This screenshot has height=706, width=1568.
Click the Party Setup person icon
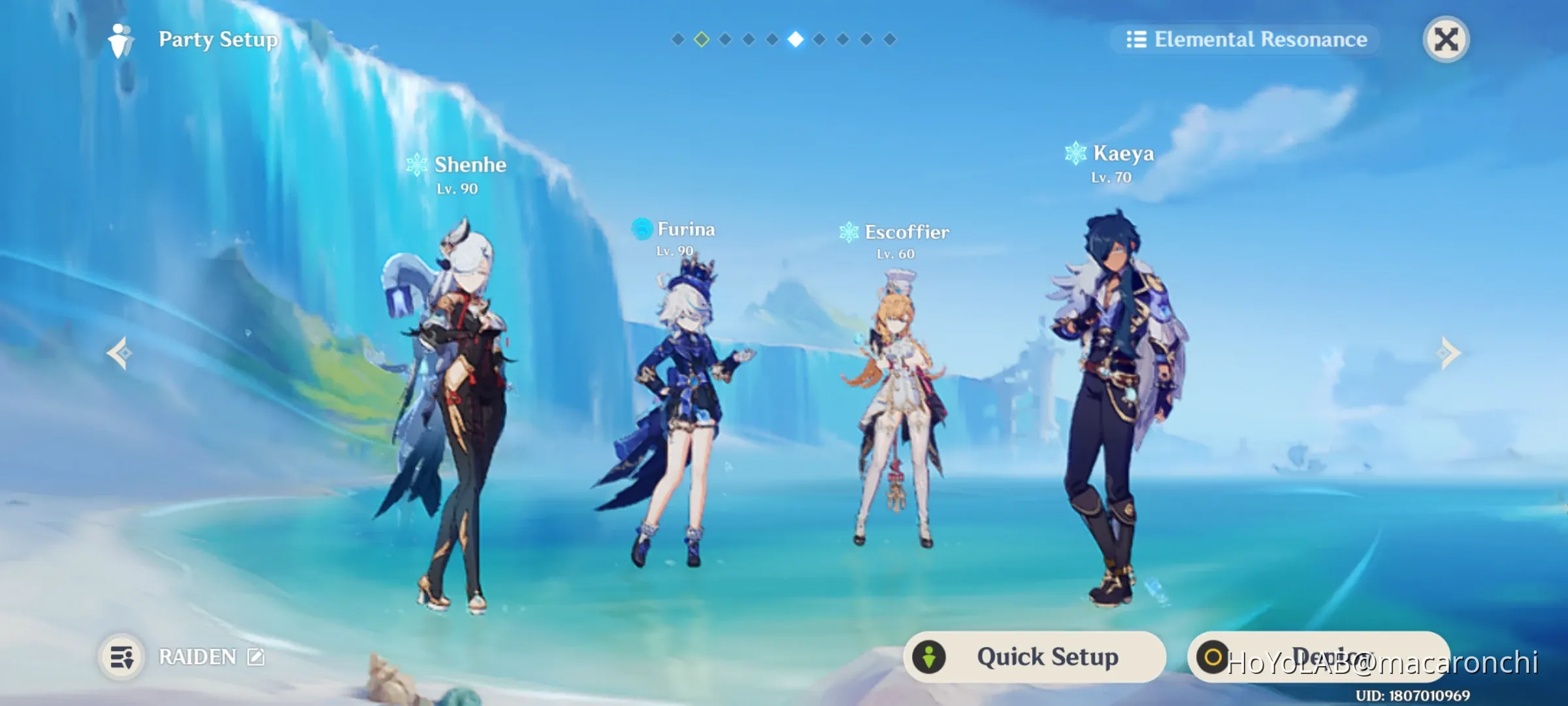click(x=120, y=41)
